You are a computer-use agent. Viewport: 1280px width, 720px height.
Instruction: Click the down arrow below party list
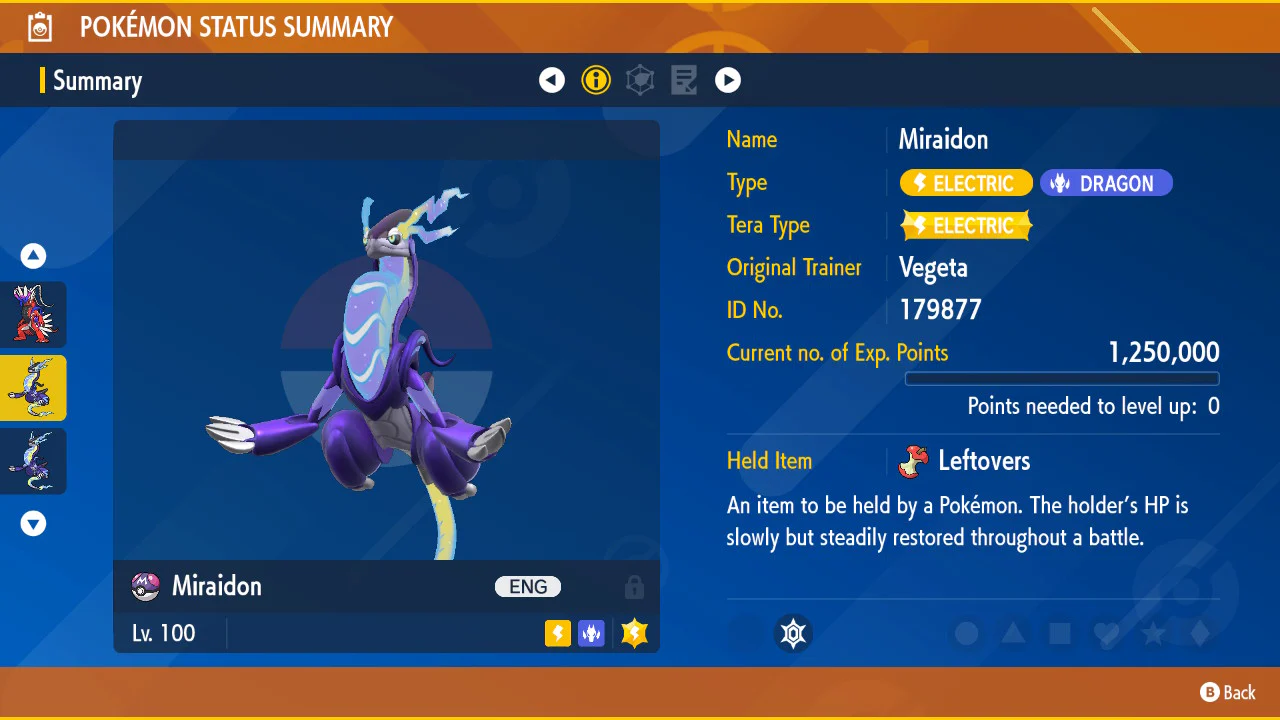coord(34,524)
